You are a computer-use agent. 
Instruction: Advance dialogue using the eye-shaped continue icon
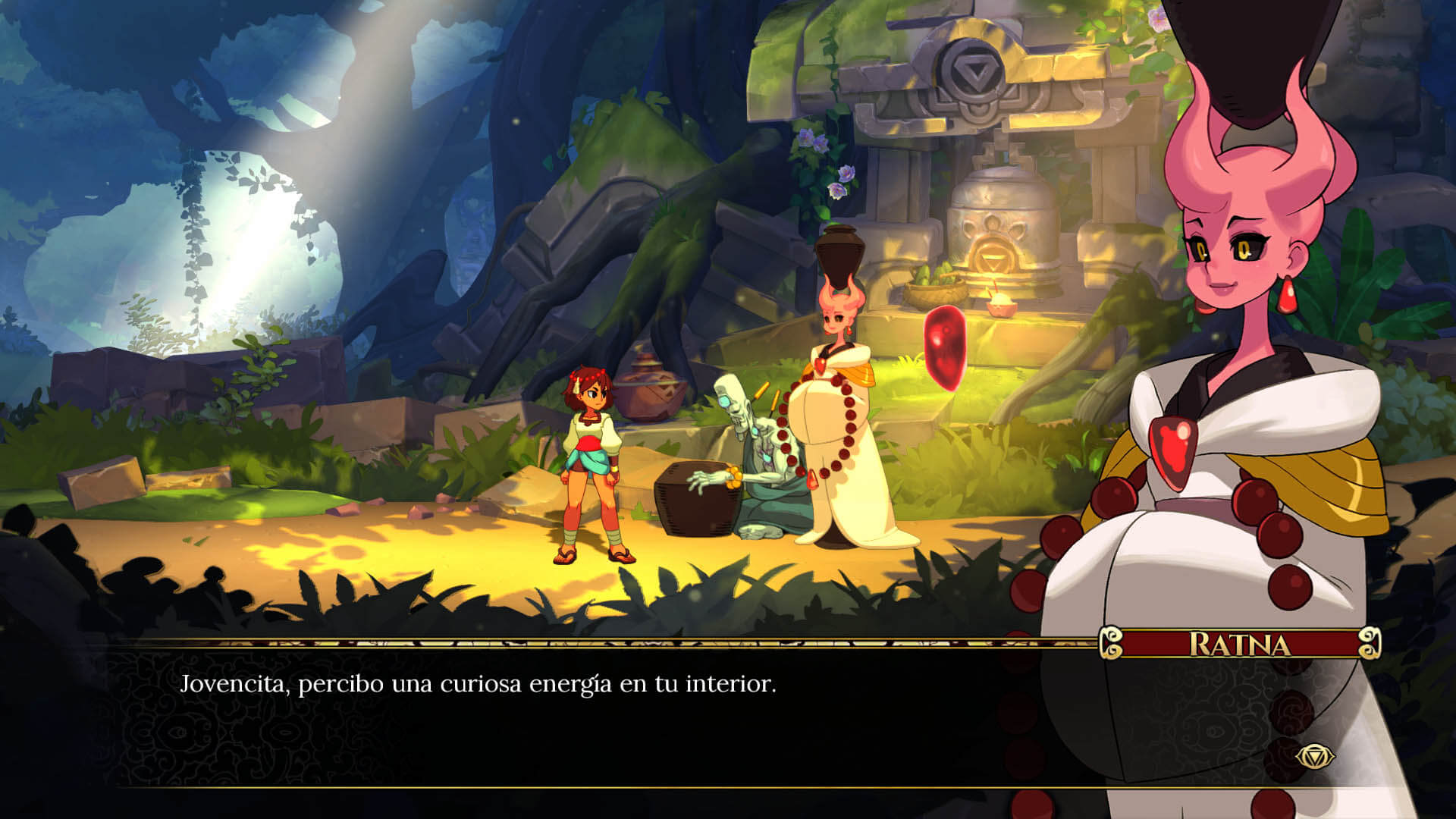click(1314, 756)
